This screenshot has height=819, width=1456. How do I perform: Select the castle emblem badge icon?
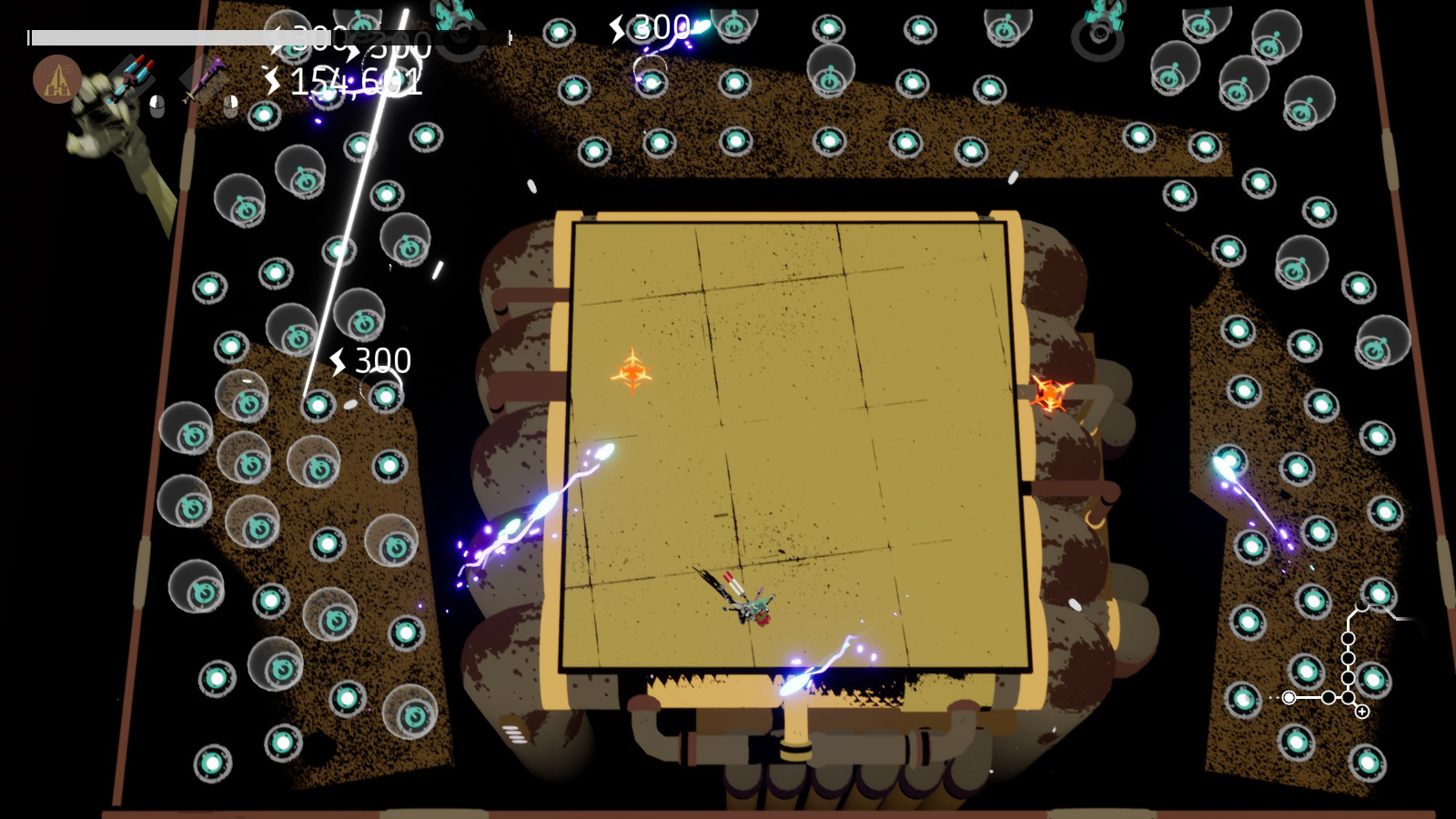(56, 80)
